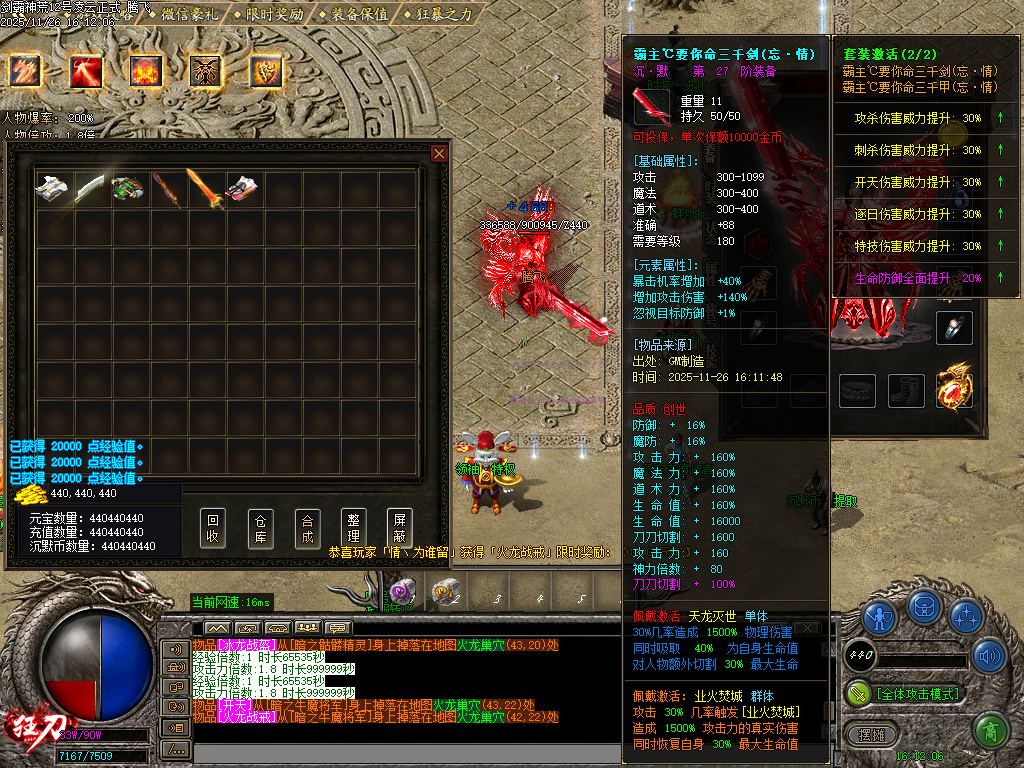Screen dimensions: 1024x768
Task: Open the 装备保值 equipment menu
Action: 359,14
